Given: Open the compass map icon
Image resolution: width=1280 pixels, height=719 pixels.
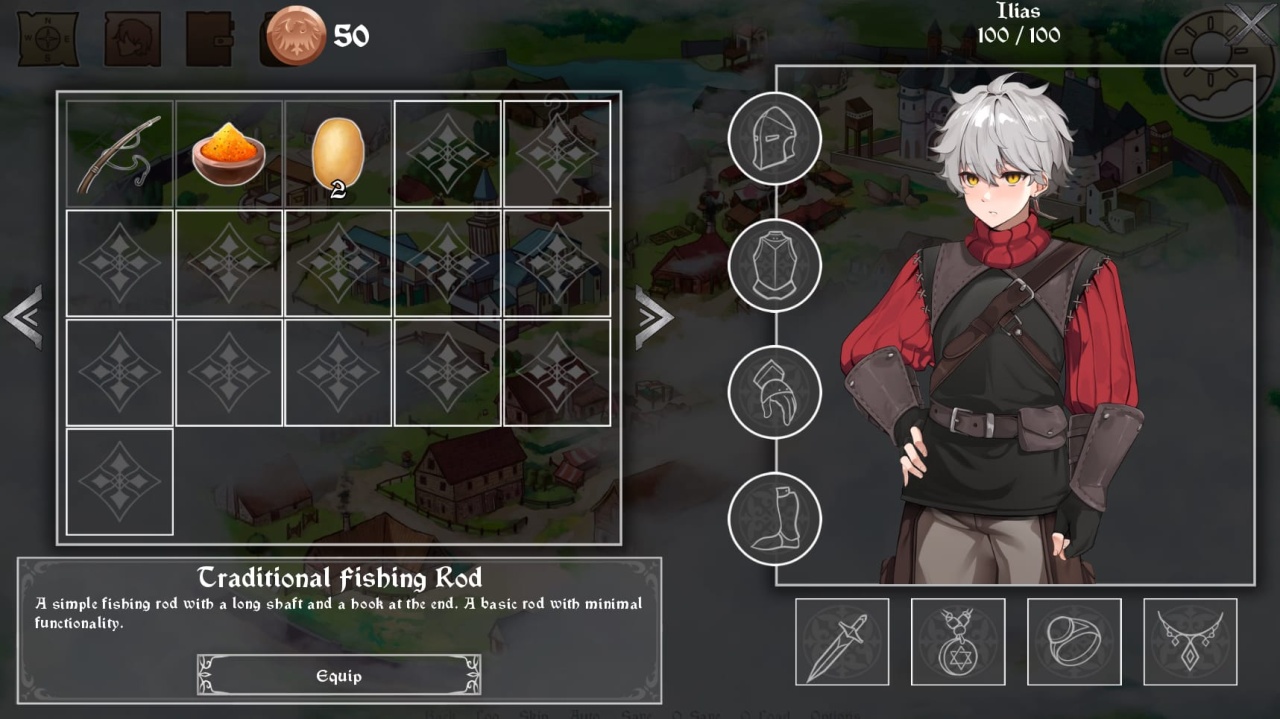Looking at the screenshot, I should click(48, 39).
